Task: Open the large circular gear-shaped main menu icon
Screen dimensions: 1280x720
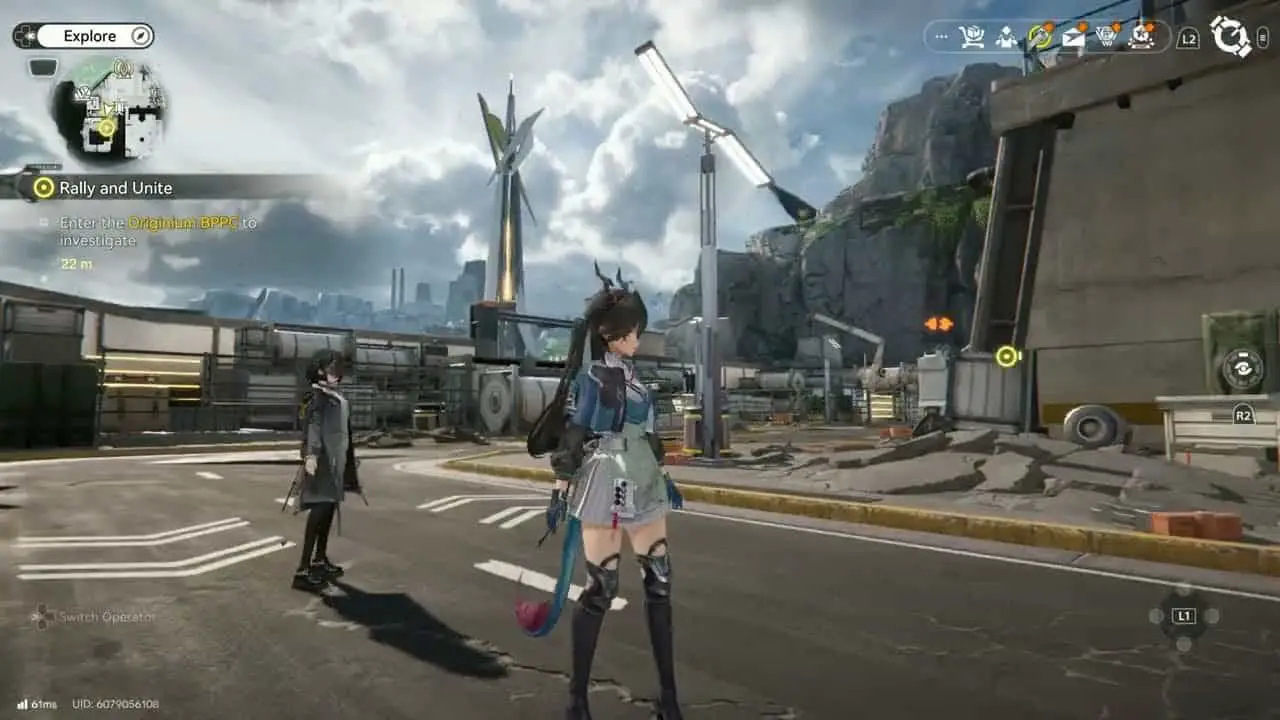Action: coord(1231,36)
